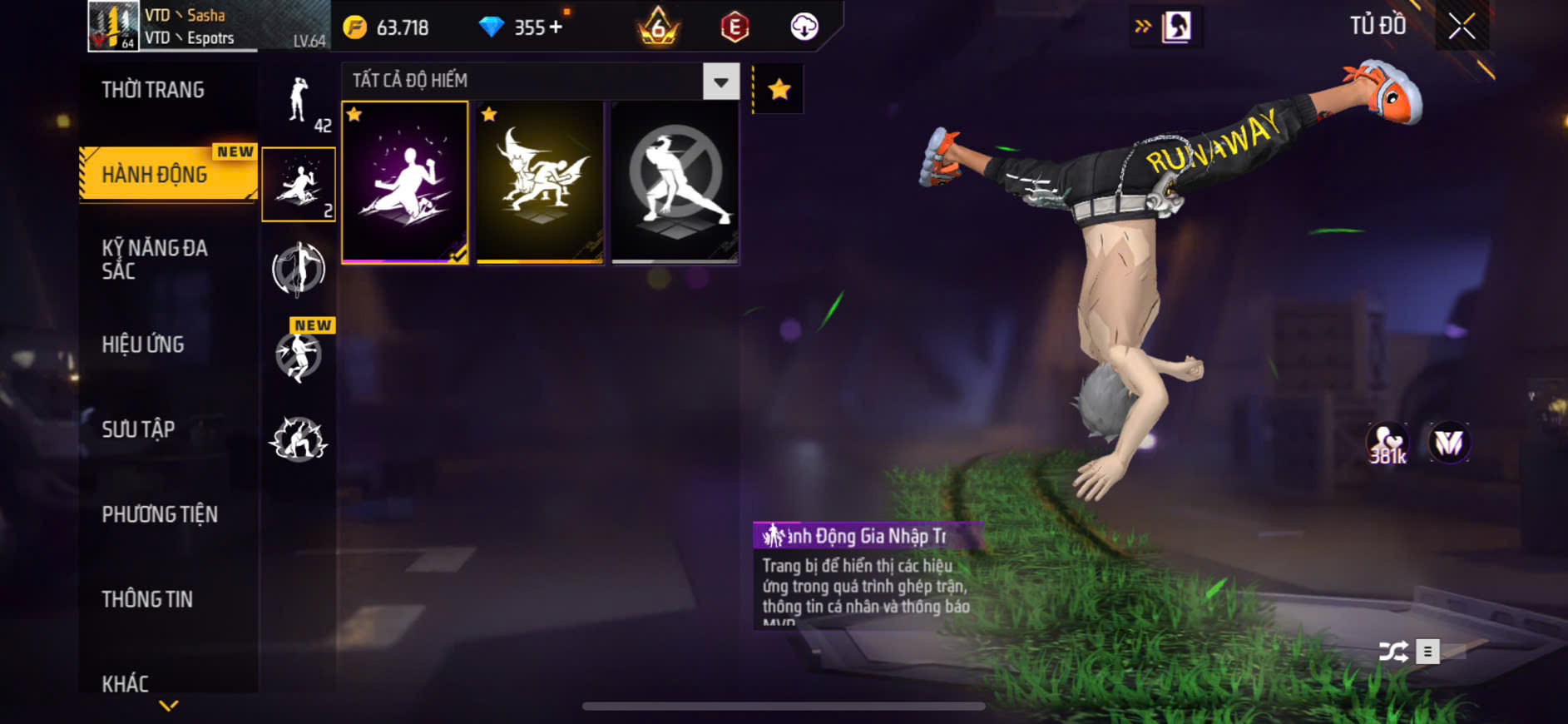
Task: Open the gold coin balance
Action: coord(388,27)
